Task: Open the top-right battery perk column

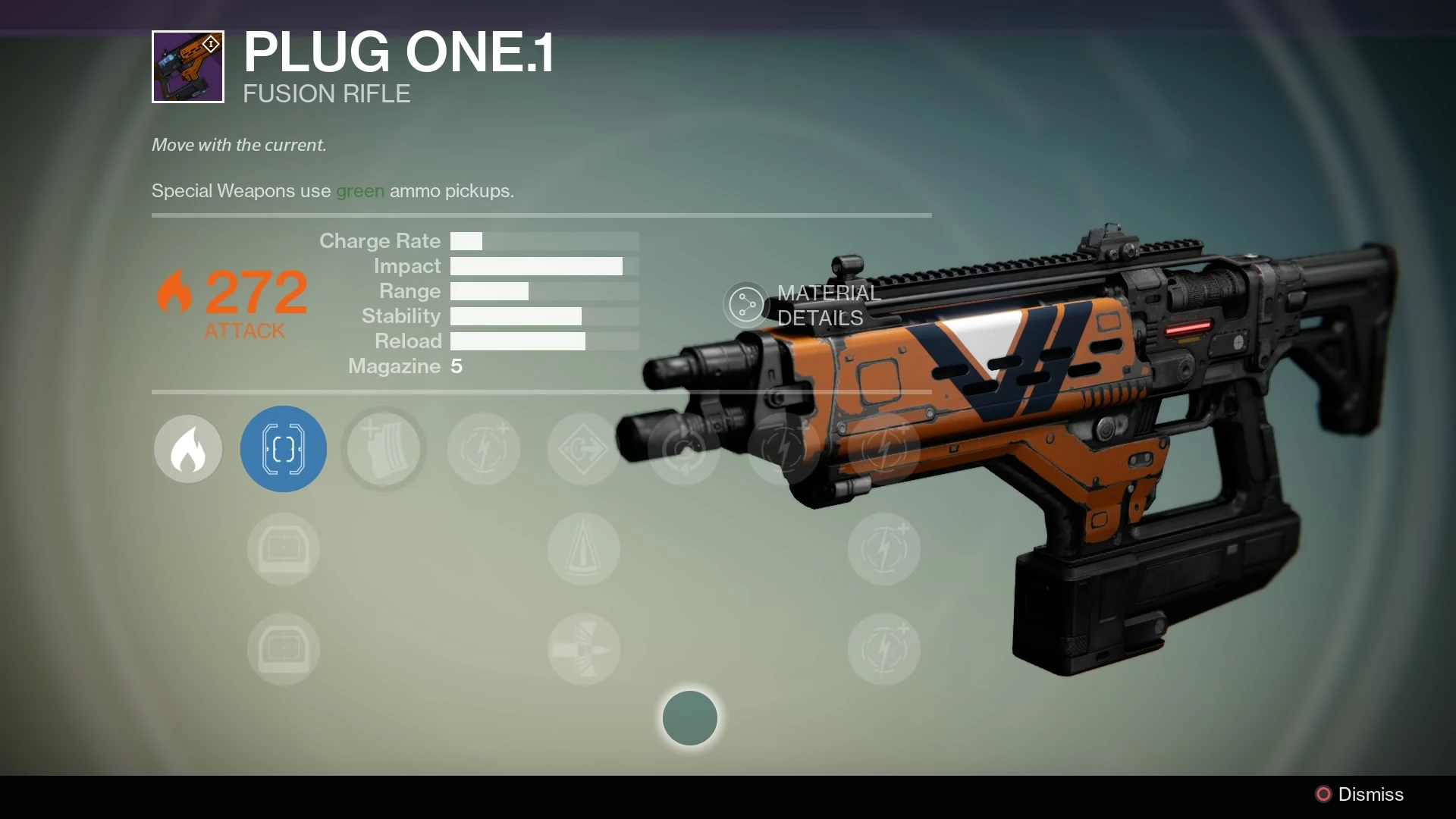Action: pyautogui.click(x=883, y=449)
